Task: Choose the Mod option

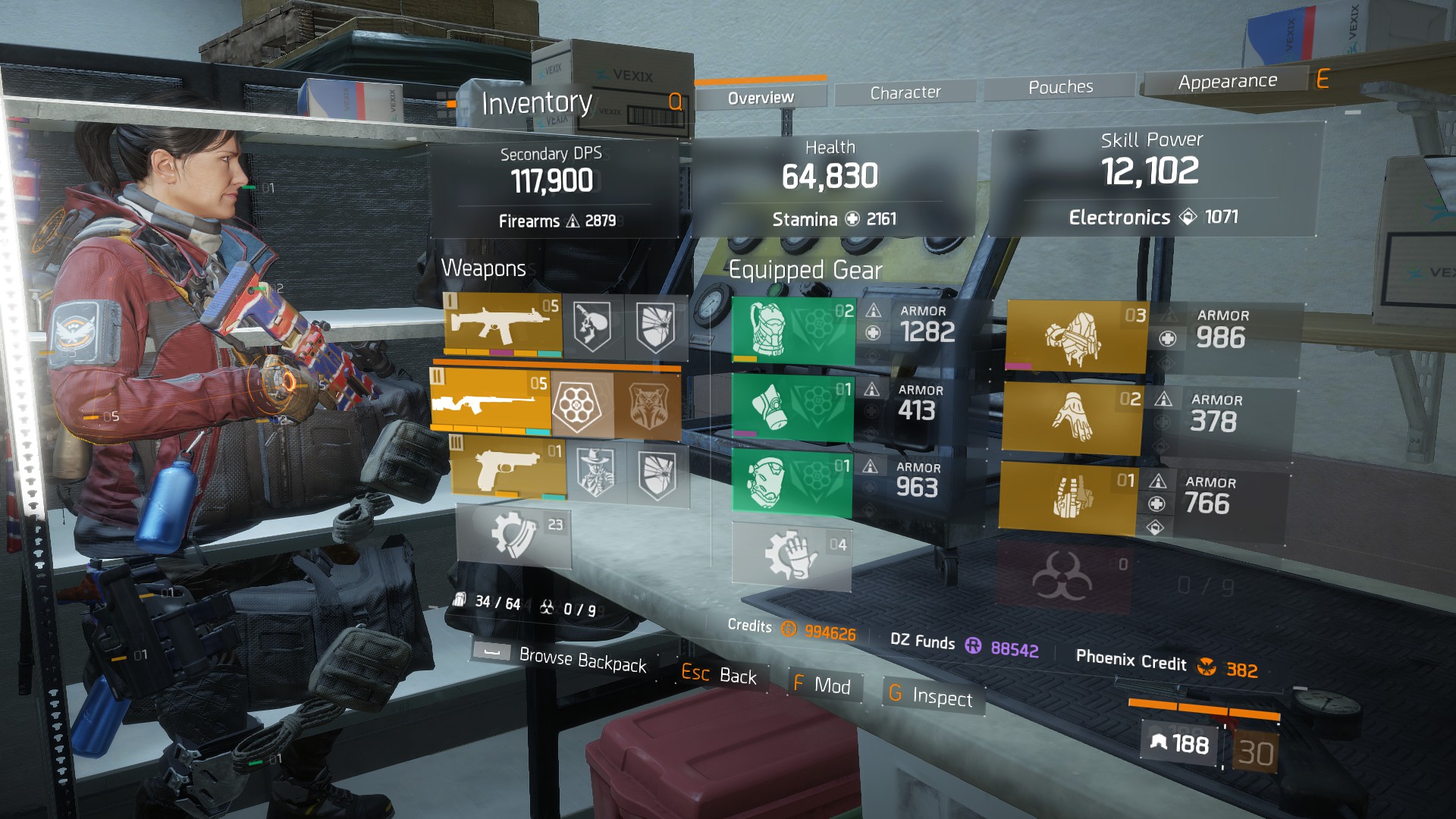Action: click(823, 685)
